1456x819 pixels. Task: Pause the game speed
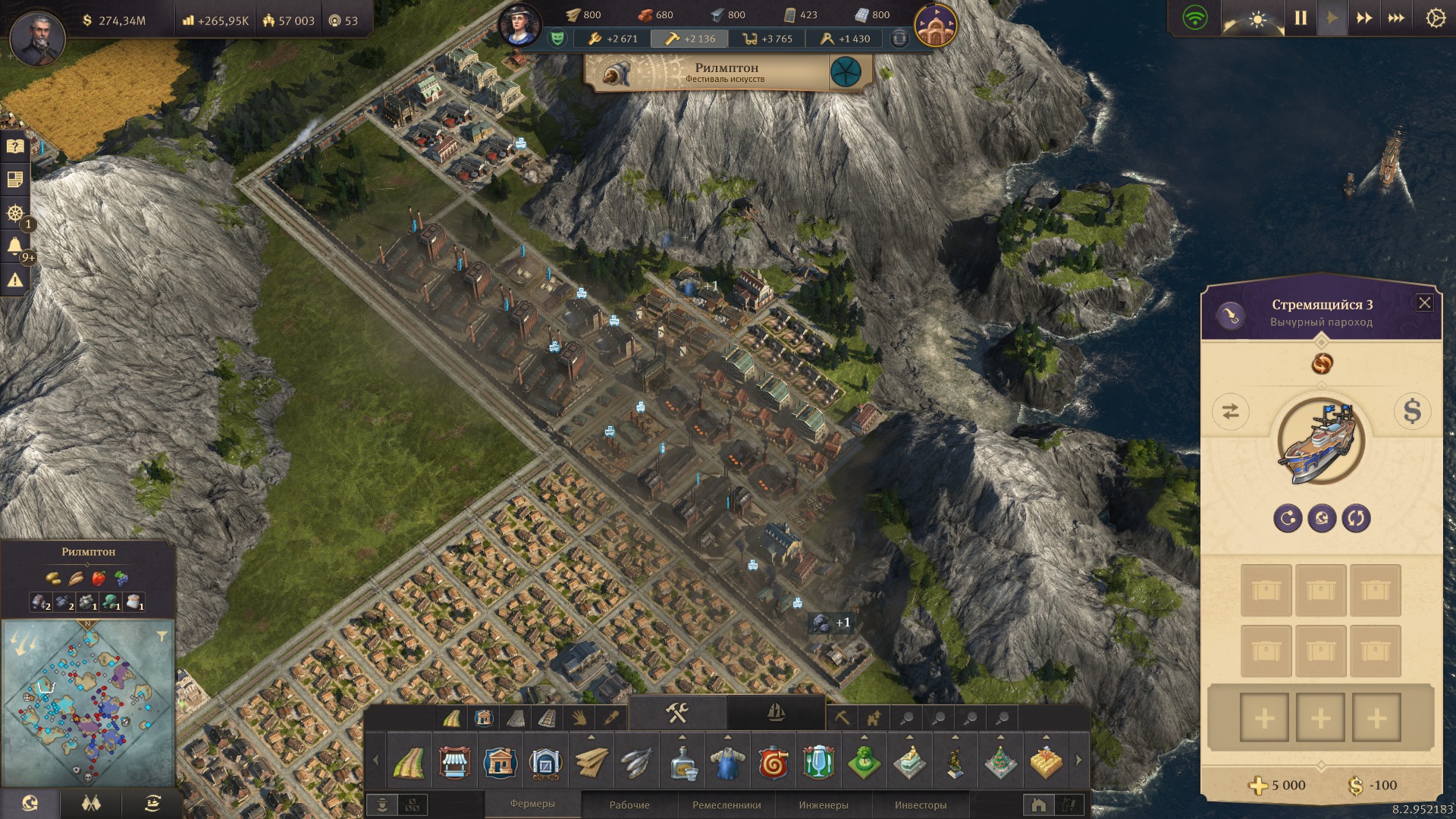click(x=1301, y=18)
